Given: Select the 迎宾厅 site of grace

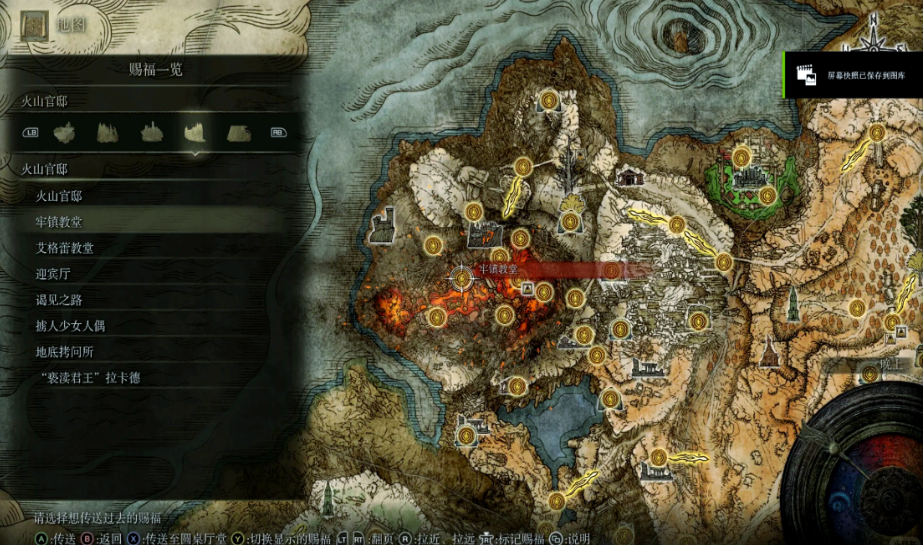Looking at the screenshot, I should point(53,273).
